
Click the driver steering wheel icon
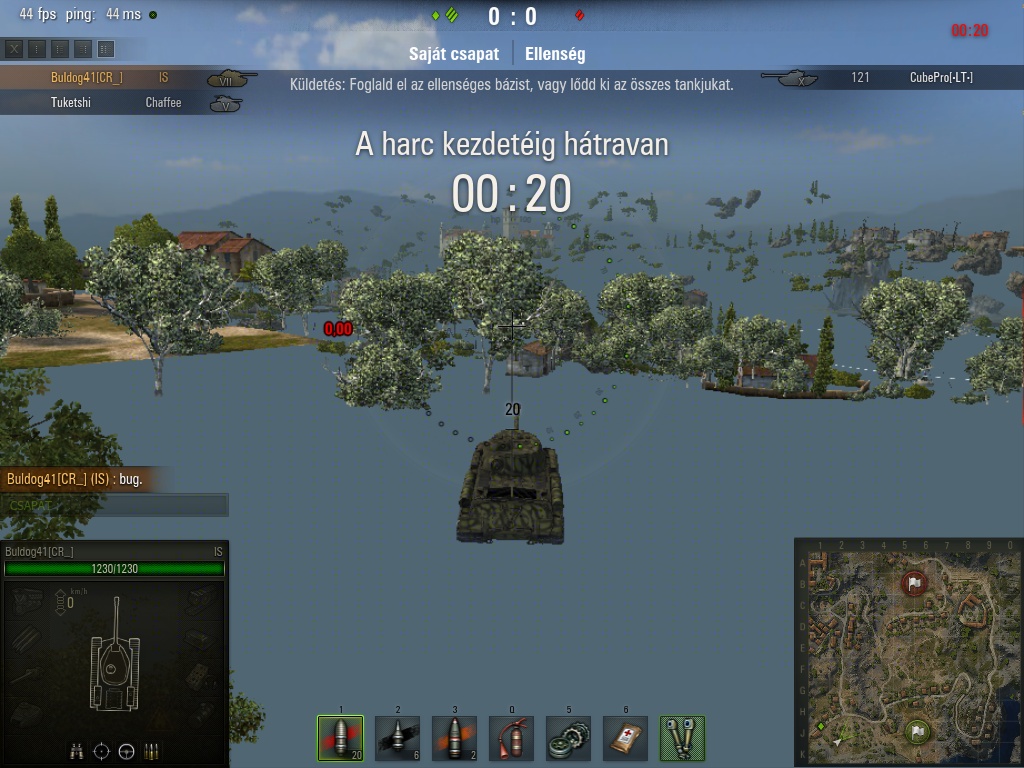click(127, 751)
